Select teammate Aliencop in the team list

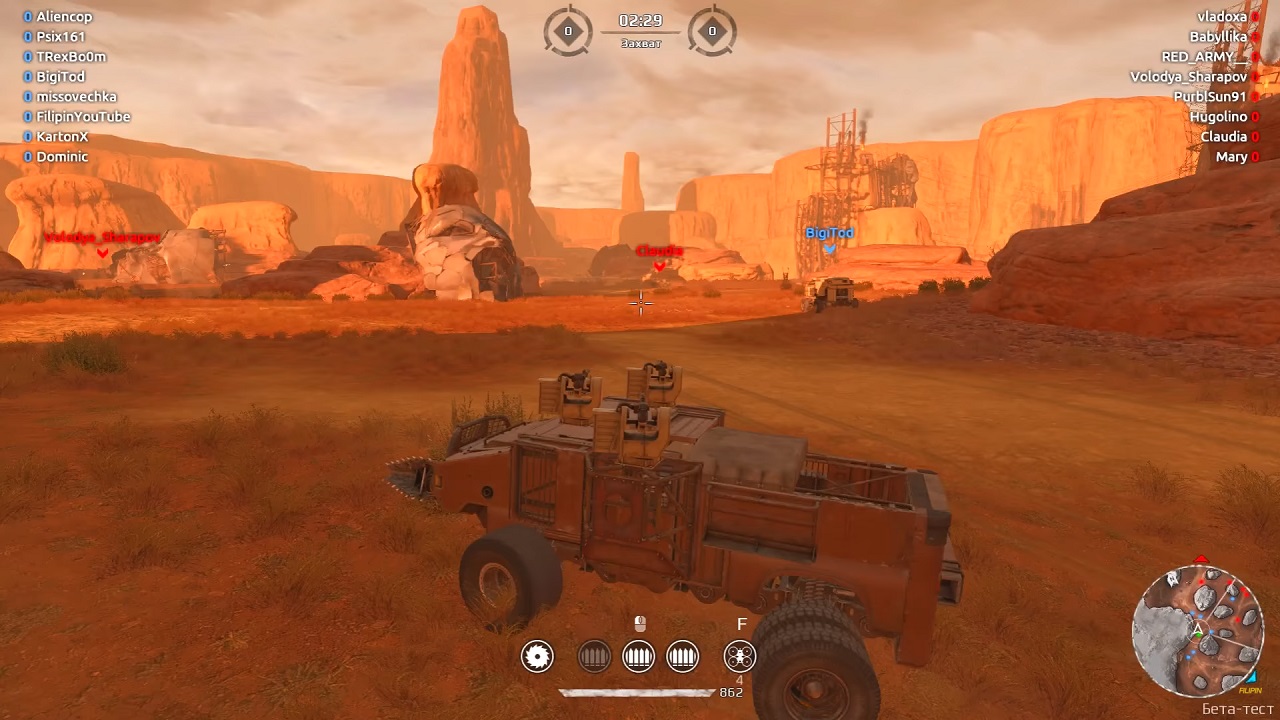tap(64, 17)
